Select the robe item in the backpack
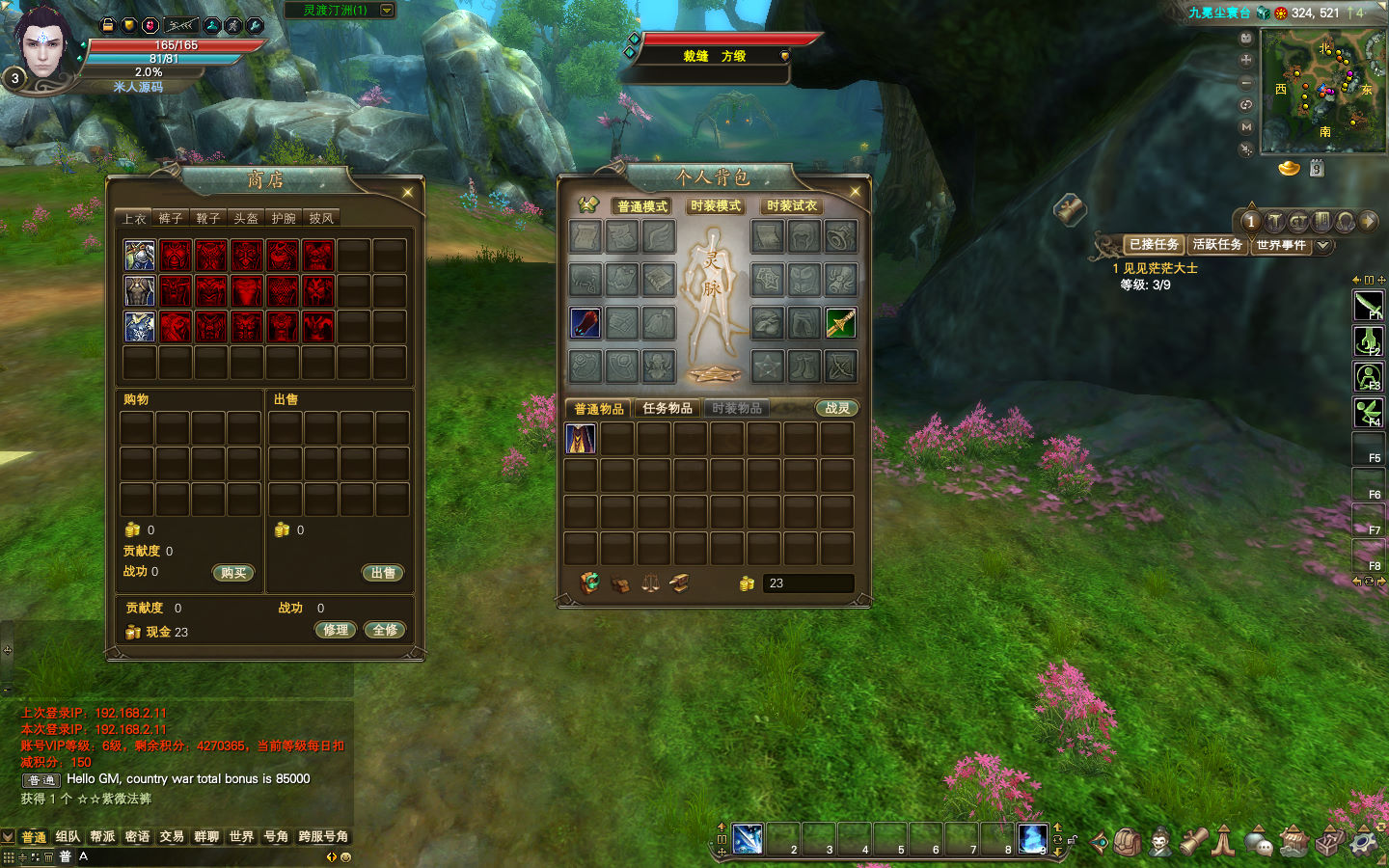The width and height of the screenshot is (1389, 868). [x=581, y=439]
